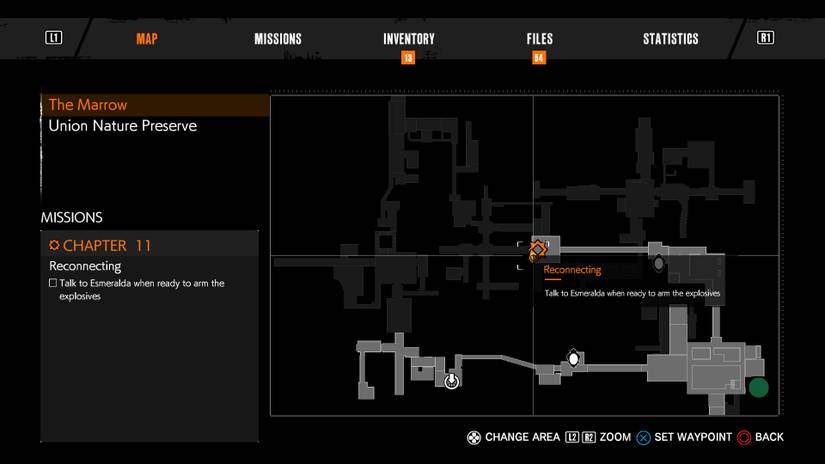This screenshot has width=825, height=464.
Task: Show the Statistics tab
Action: [x=670, y=39]
